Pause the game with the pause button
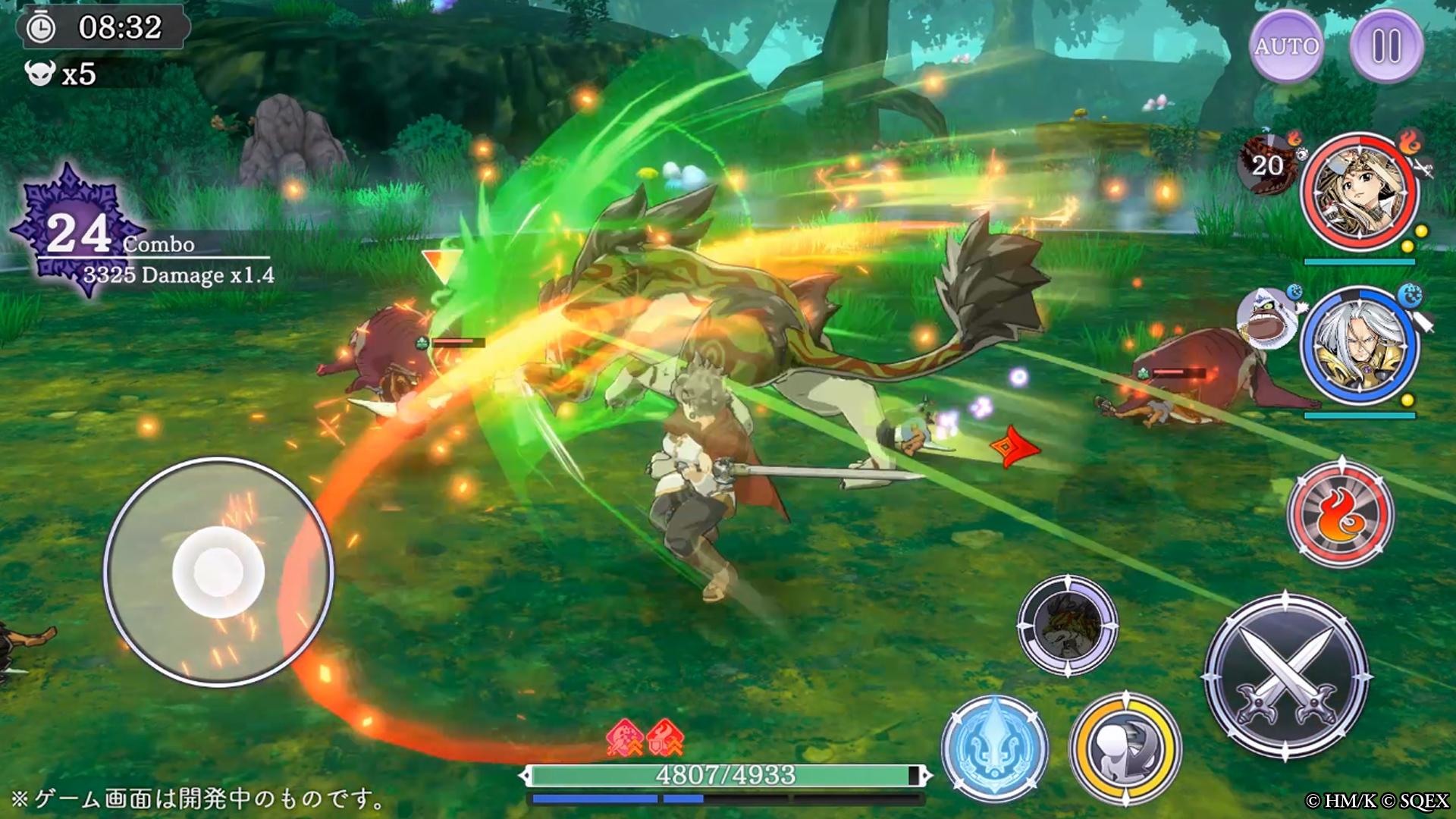This screenshot has height=819, width=1456. [1386, 46]
